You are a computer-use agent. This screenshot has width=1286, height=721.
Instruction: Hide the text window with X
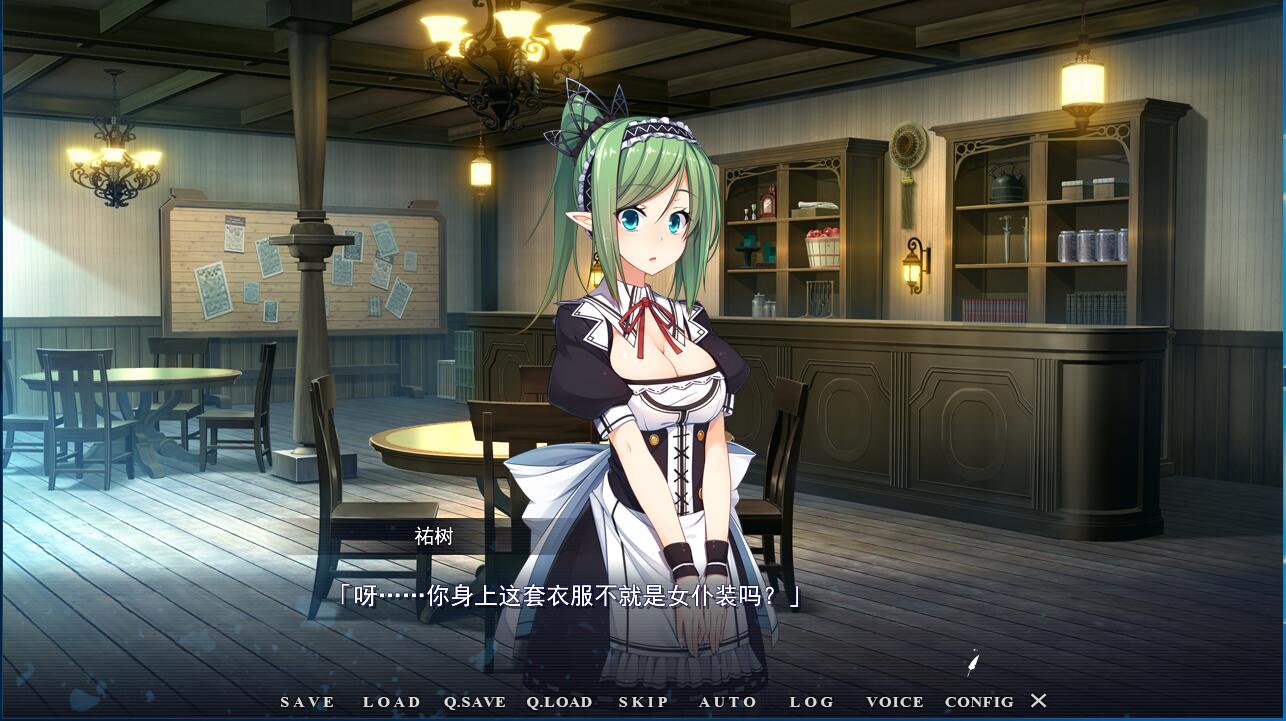1039,701
